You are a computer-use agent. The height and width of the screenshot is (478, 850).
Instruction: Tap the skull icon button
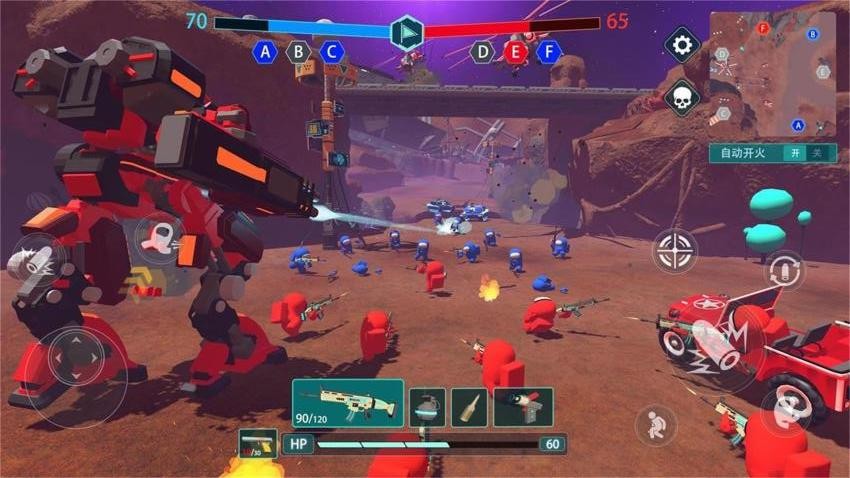click(x=682, y=97)
